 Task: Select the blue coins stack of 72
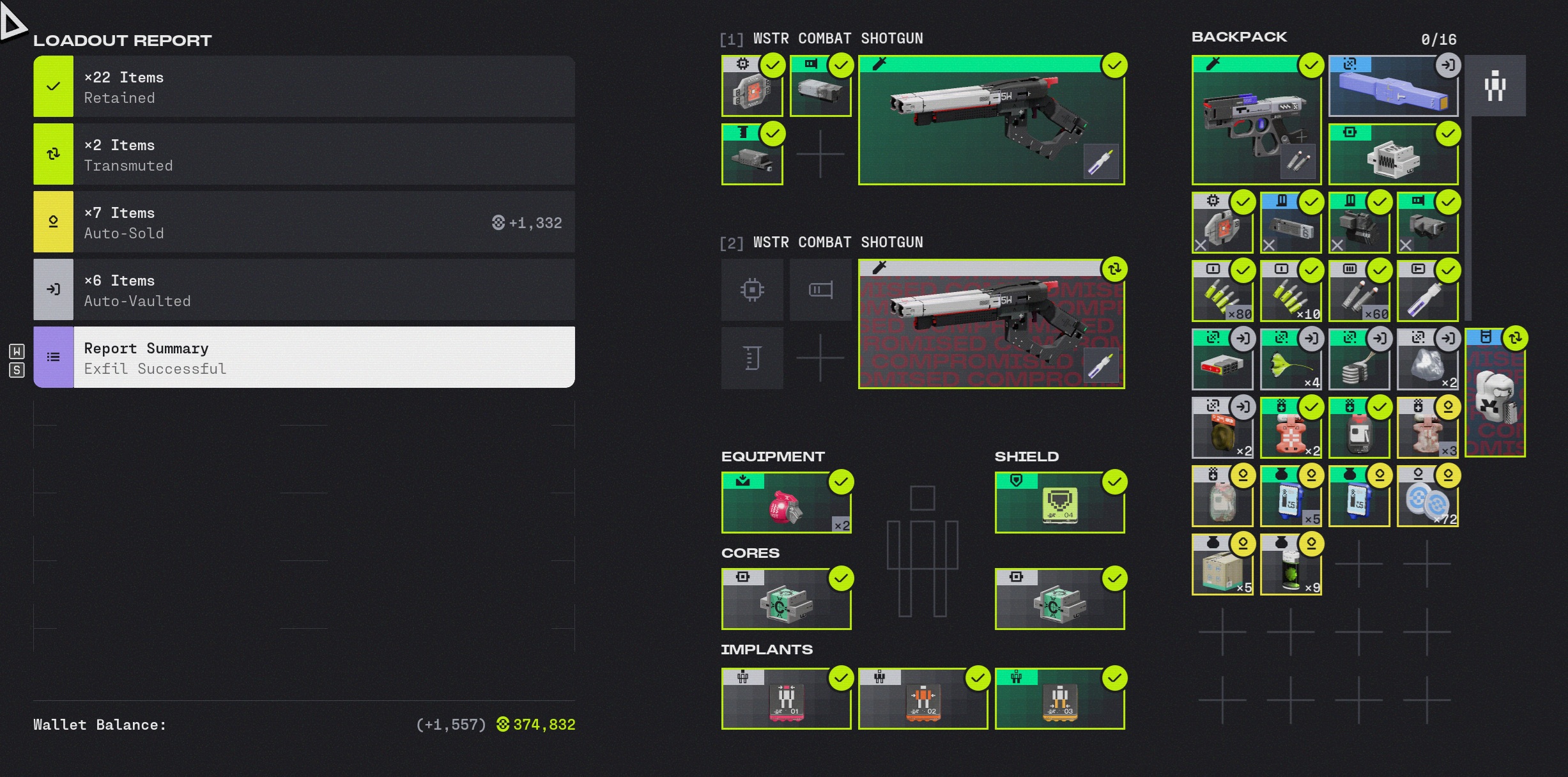click(x=1427, y=496)
